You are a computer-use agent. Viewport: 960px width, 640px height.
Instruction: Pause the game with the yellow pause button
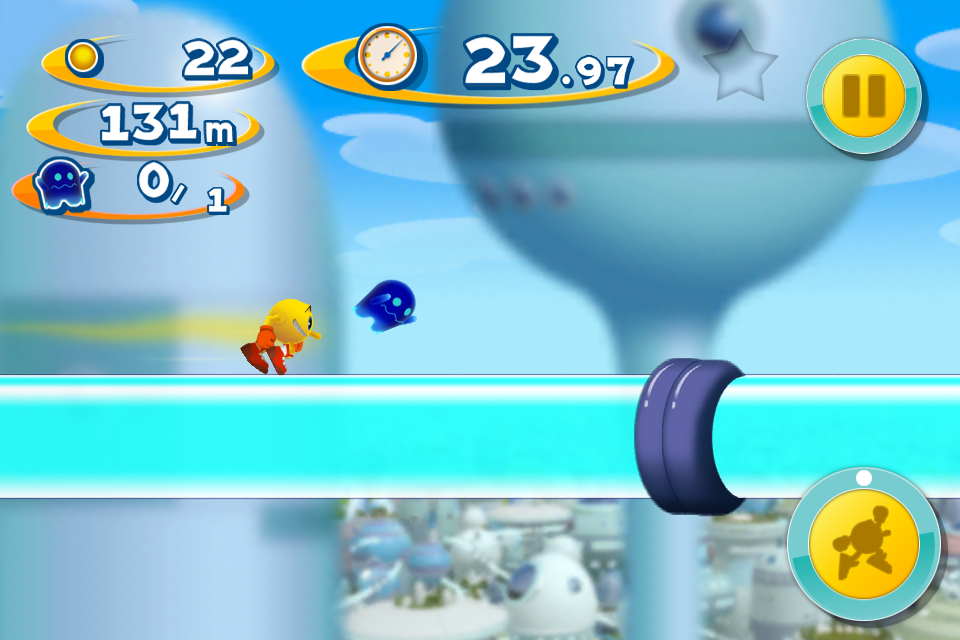pyautogui.click(x=863, y=96)
